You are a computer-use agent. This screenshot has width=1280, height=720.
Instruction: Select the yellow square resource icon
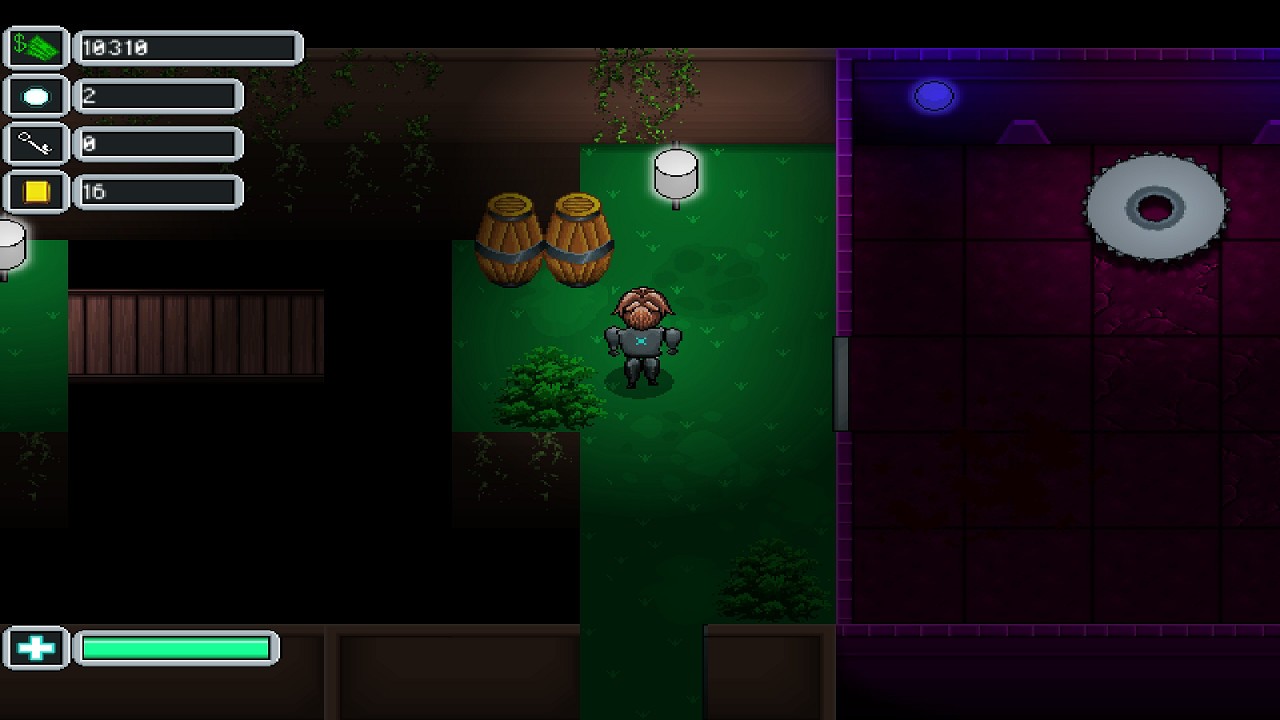pos(36,192)
